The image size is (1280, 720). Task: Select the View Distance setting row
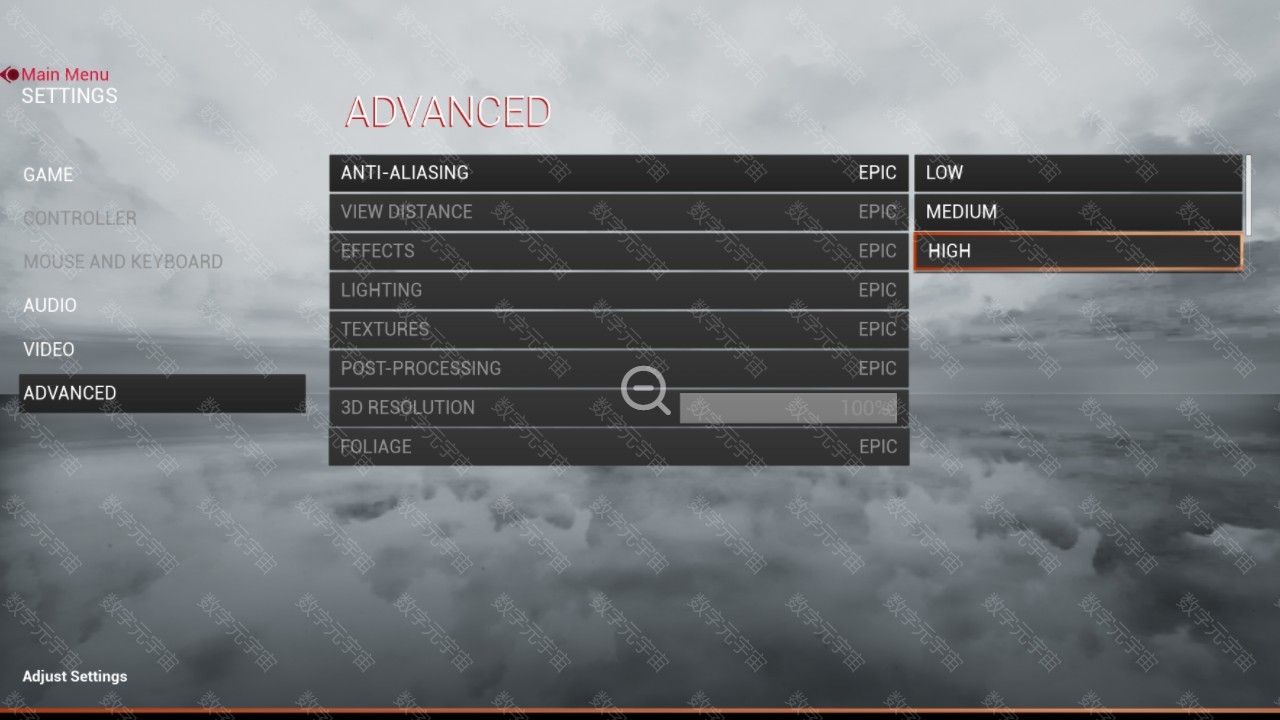618,212
